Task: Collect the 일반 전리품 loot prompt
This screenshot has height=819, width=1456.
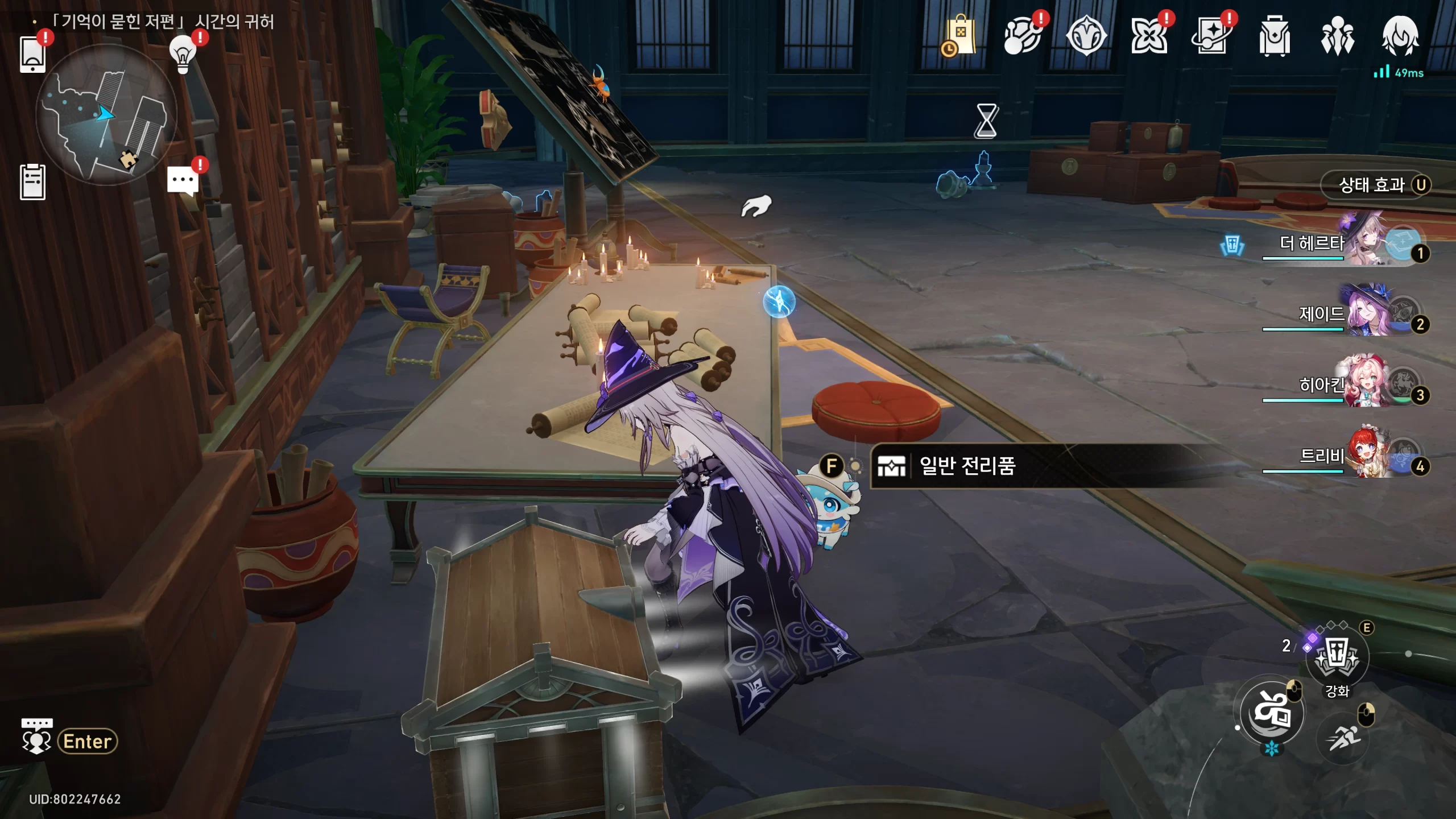Action: (x=967, y=466)
